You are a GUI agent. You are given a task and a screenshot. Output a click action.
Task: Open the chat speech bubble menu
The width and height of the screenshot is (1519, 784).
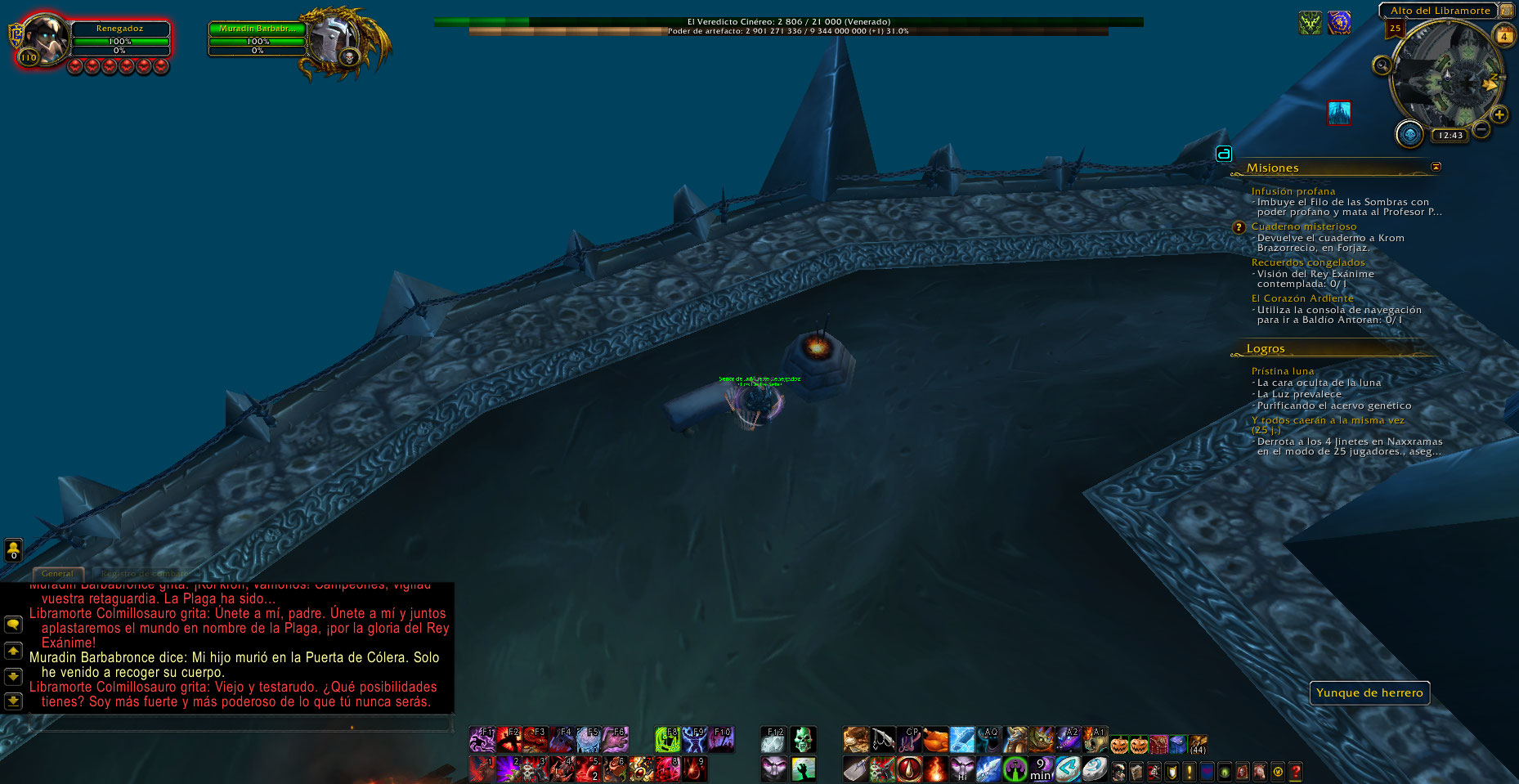(x=13, y=625)
